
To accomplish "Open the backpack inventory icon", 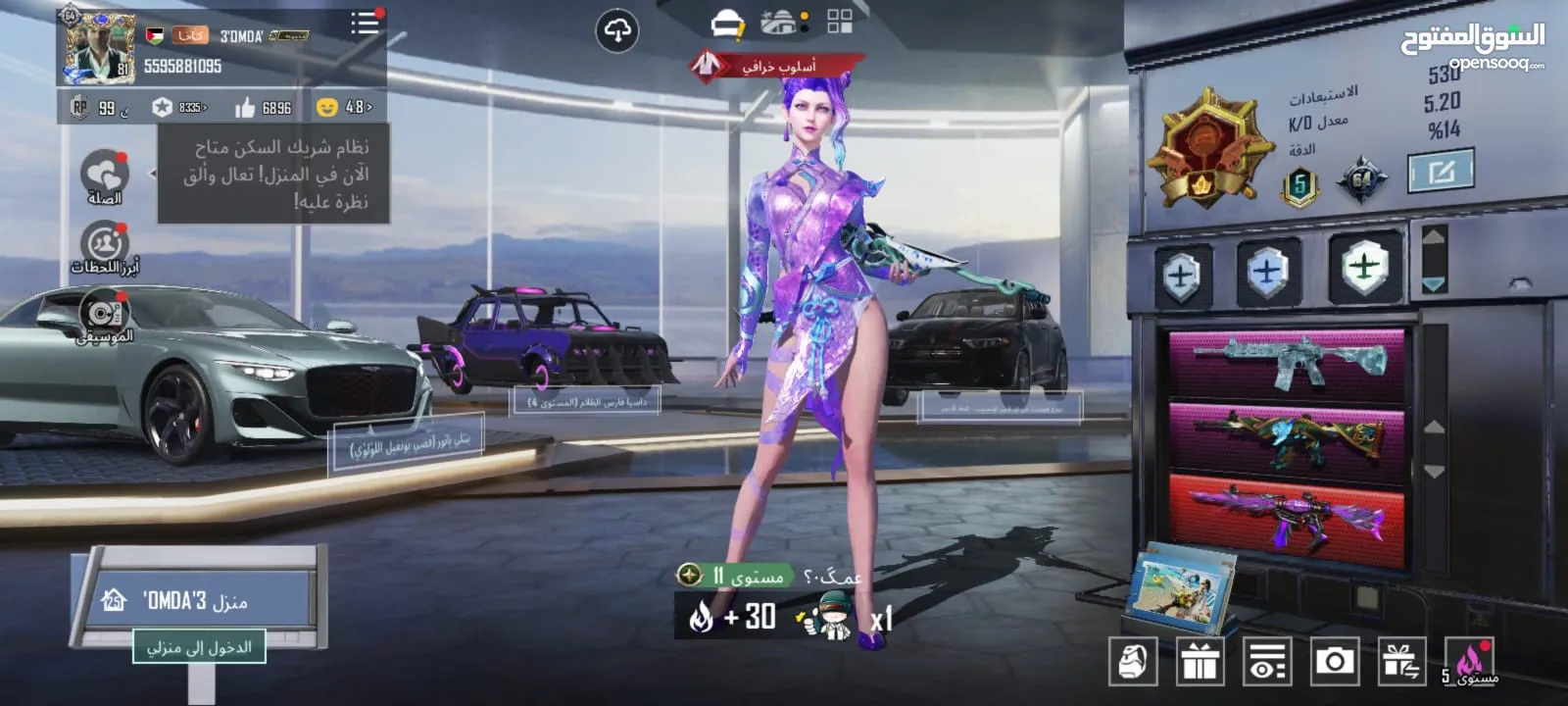I will point(1133,662).
